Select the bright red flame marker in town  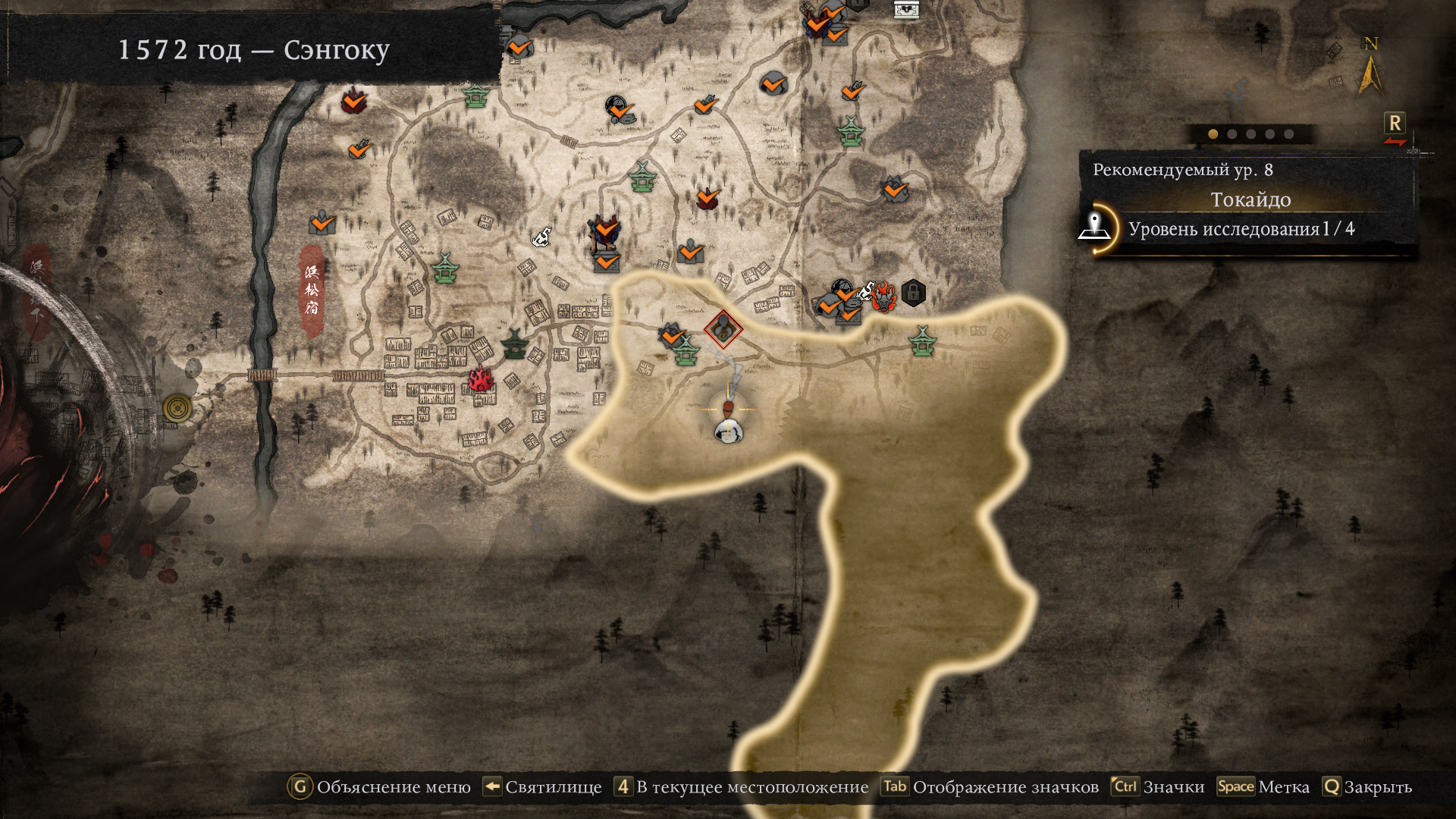point(481,378)
